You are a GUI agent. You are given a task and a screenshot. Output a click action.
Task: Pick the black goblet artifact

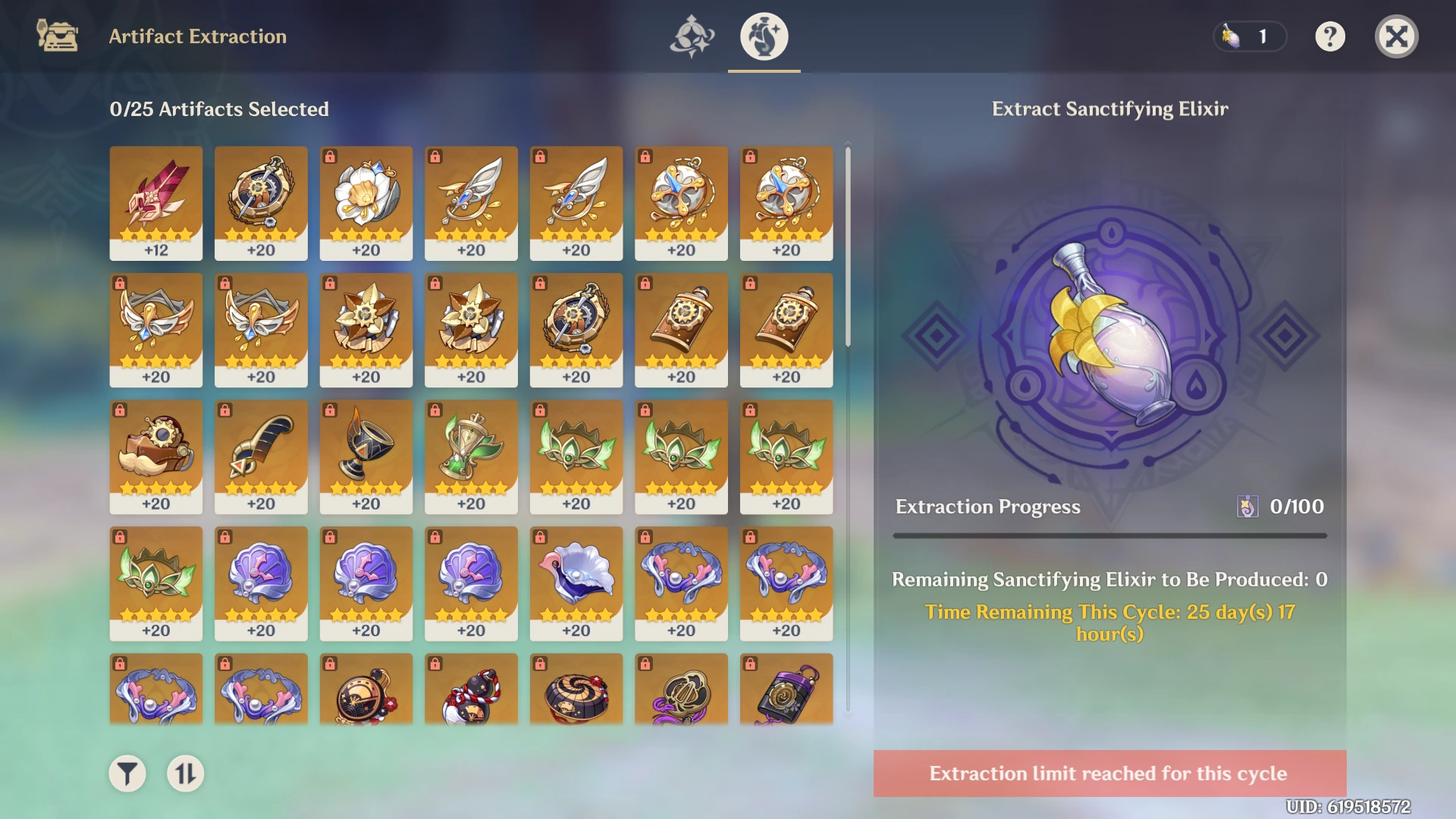(x=366, y=457)
